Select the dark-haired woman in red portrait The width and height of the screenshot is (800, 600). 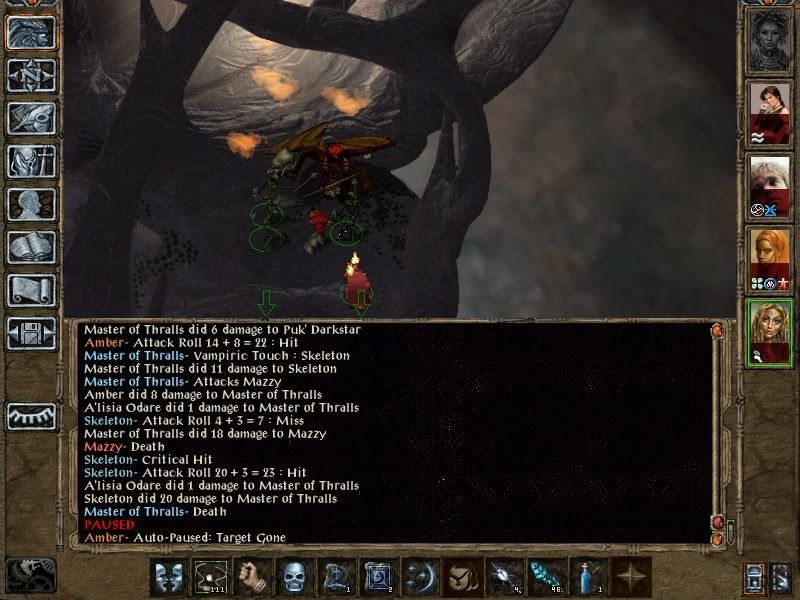point(771,113)
